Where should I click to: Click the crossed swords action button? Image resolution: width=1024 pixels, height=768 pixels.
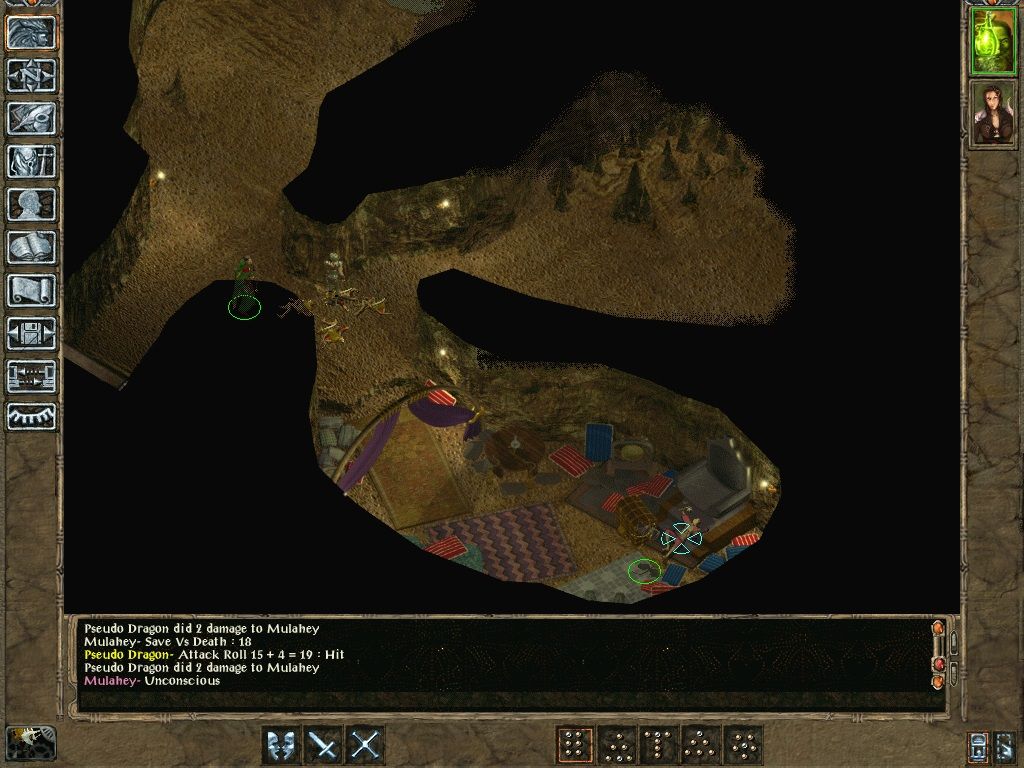[x=366, y=745]
